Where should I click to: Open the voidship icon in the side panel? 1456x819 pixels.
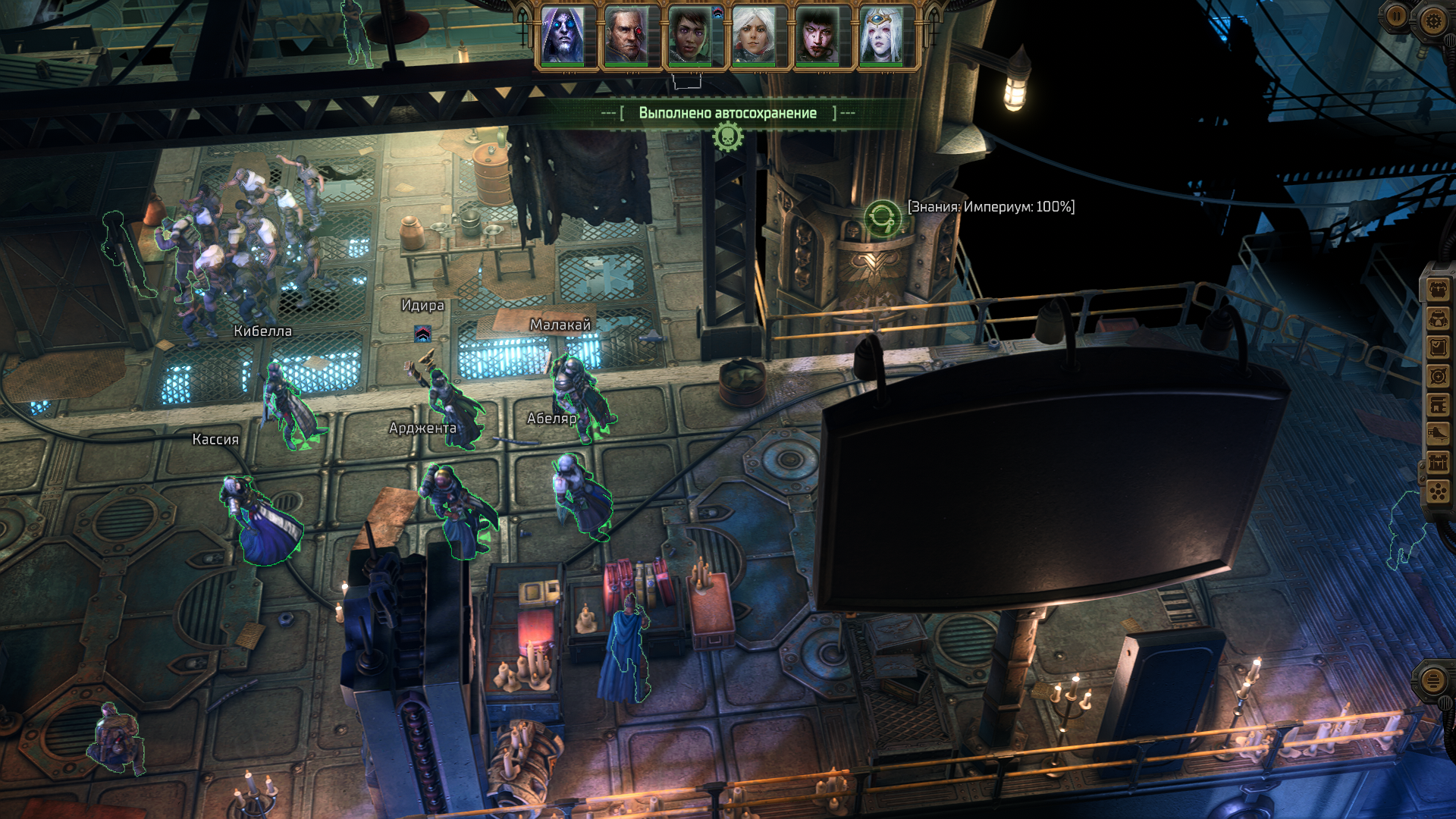tap(1439, 434)
